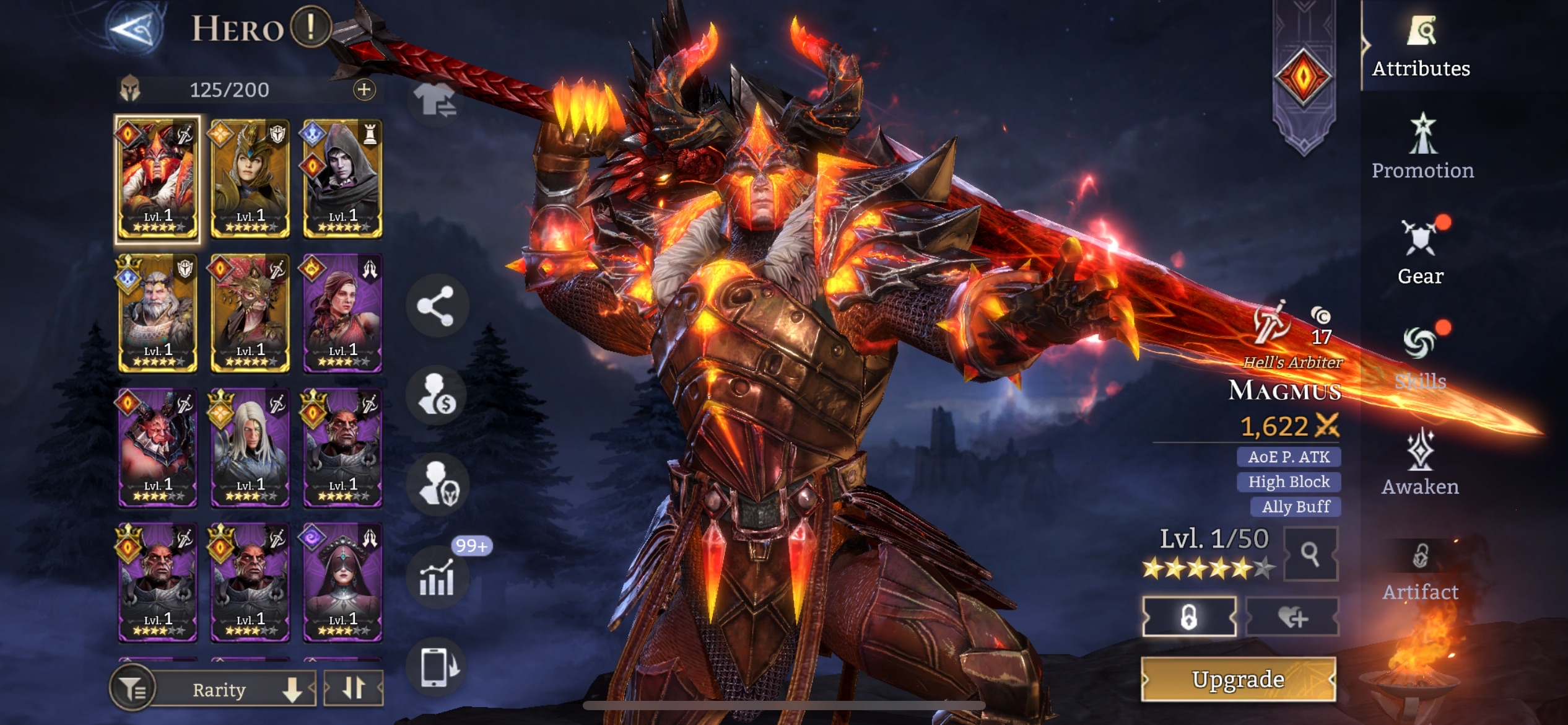
Task: Switch to the Attributes tab
Action: (1421, 47)
